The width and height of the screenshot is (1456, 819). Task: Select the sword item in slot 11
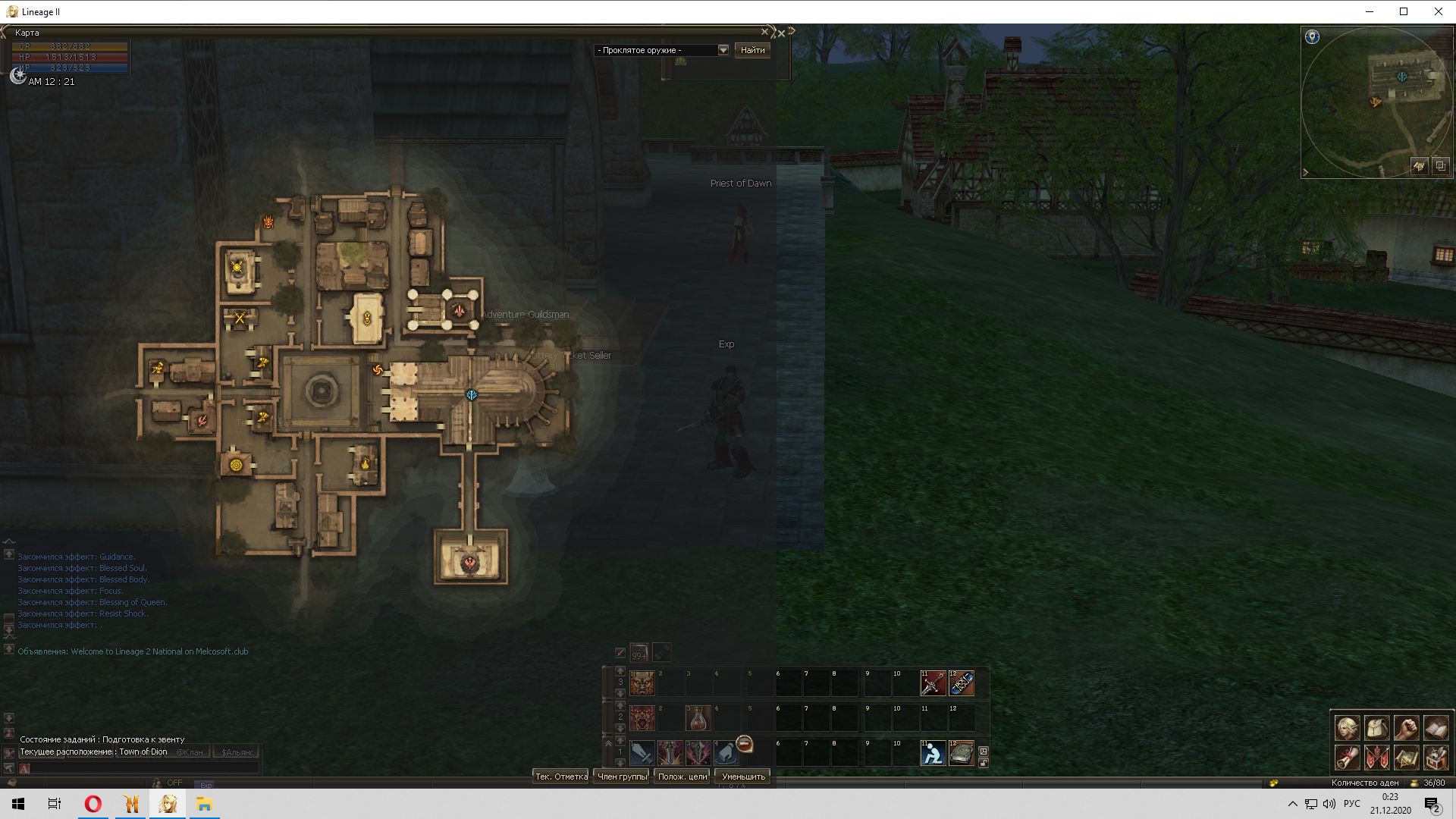click(x=933, y=683)
